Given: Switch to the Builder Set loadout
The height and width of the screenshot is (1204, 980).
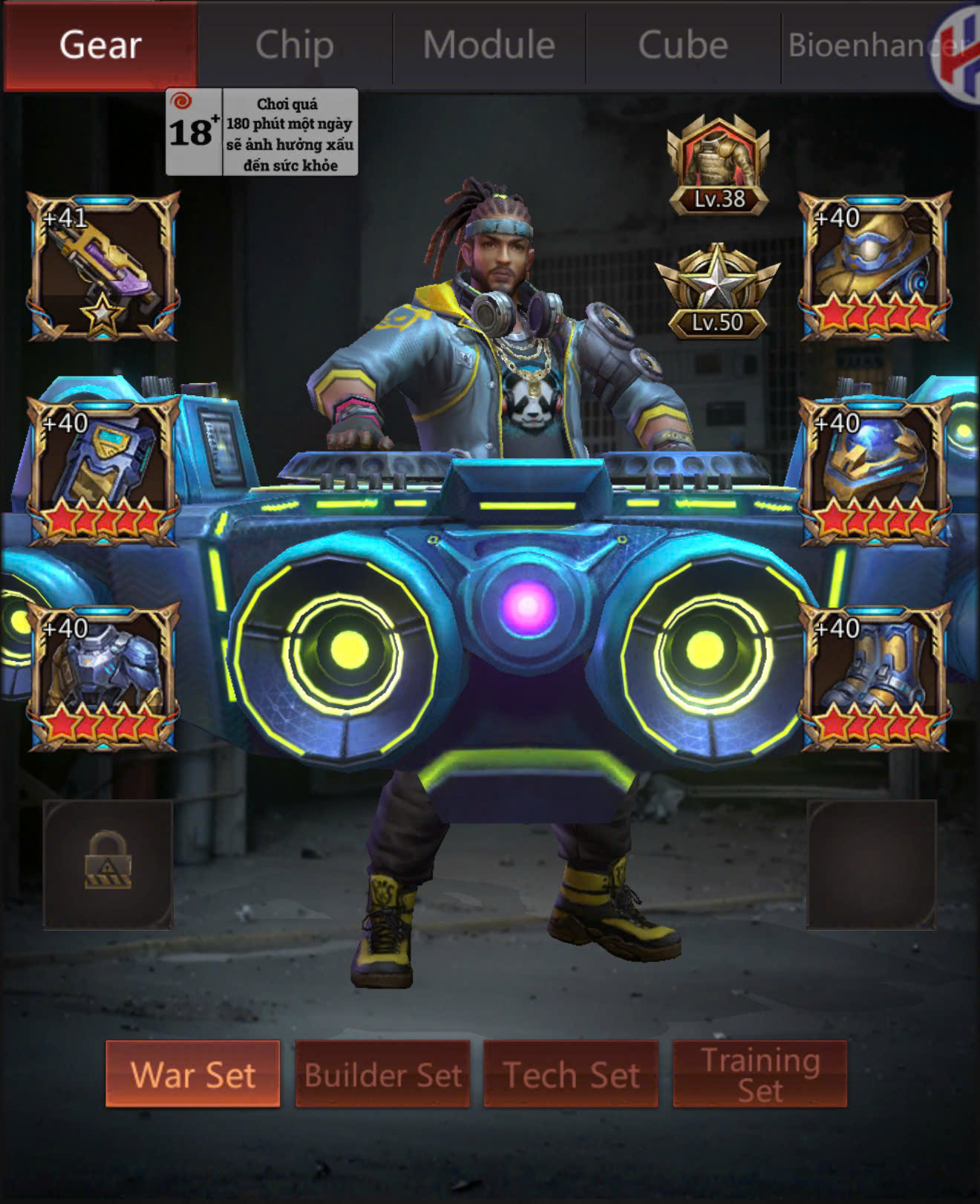Looking at the screenshot, I should click(382, 1074).
